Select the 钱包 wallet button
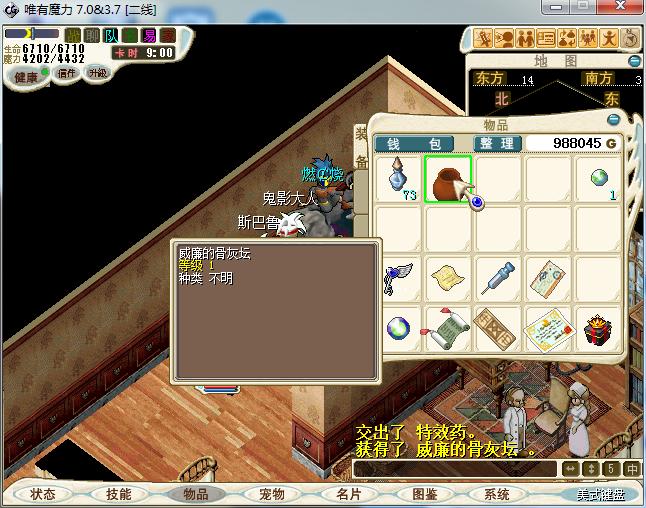646x508 pixels. 414,144
